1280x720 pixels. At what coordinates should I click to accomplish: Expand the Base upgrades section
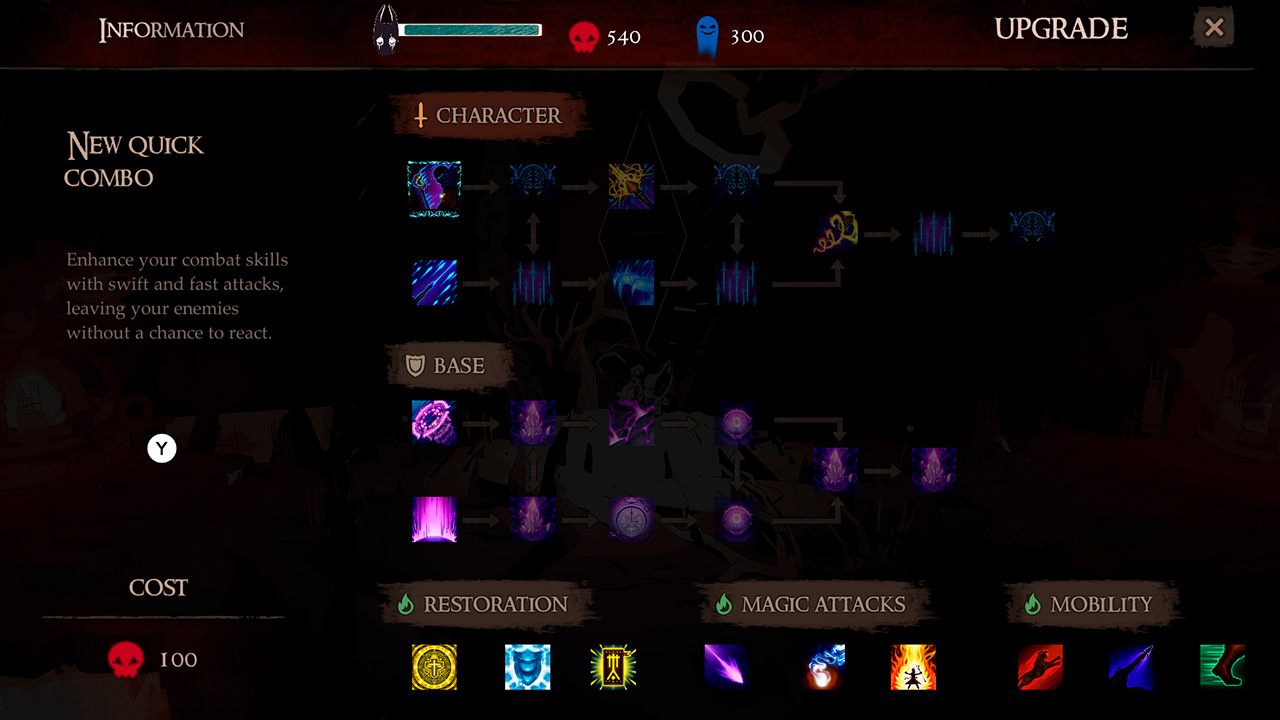coord(450,366)
